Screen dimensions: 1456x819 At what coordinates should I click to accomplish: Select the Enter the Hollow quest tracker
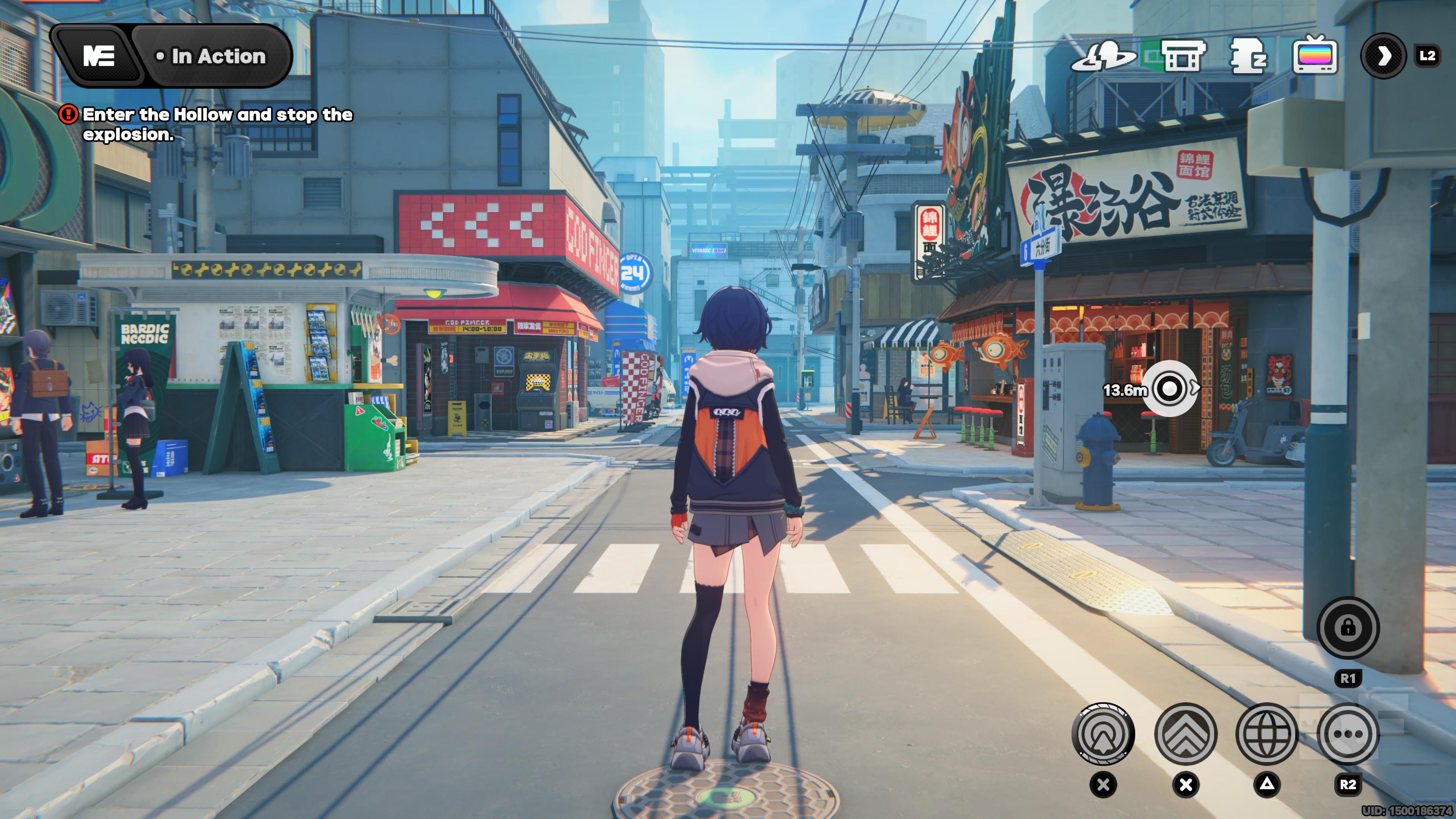(x=217, y=124)
